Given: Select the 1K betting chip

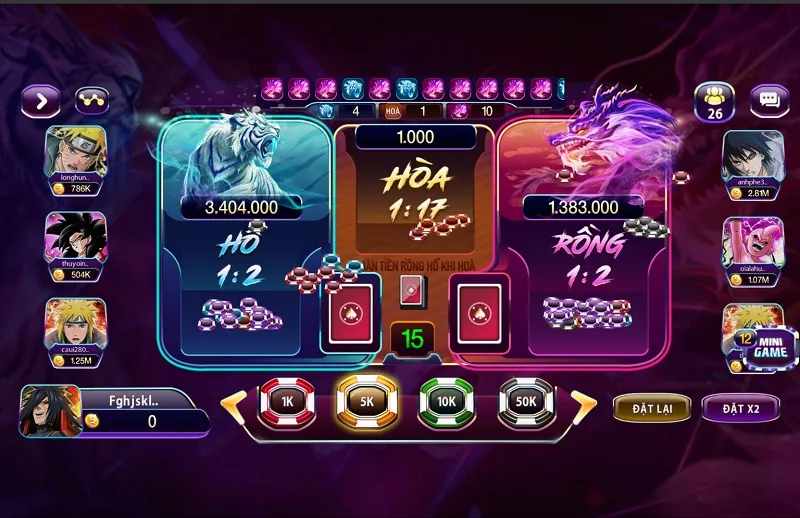Looking at the screenshot, I should (286, 403).
